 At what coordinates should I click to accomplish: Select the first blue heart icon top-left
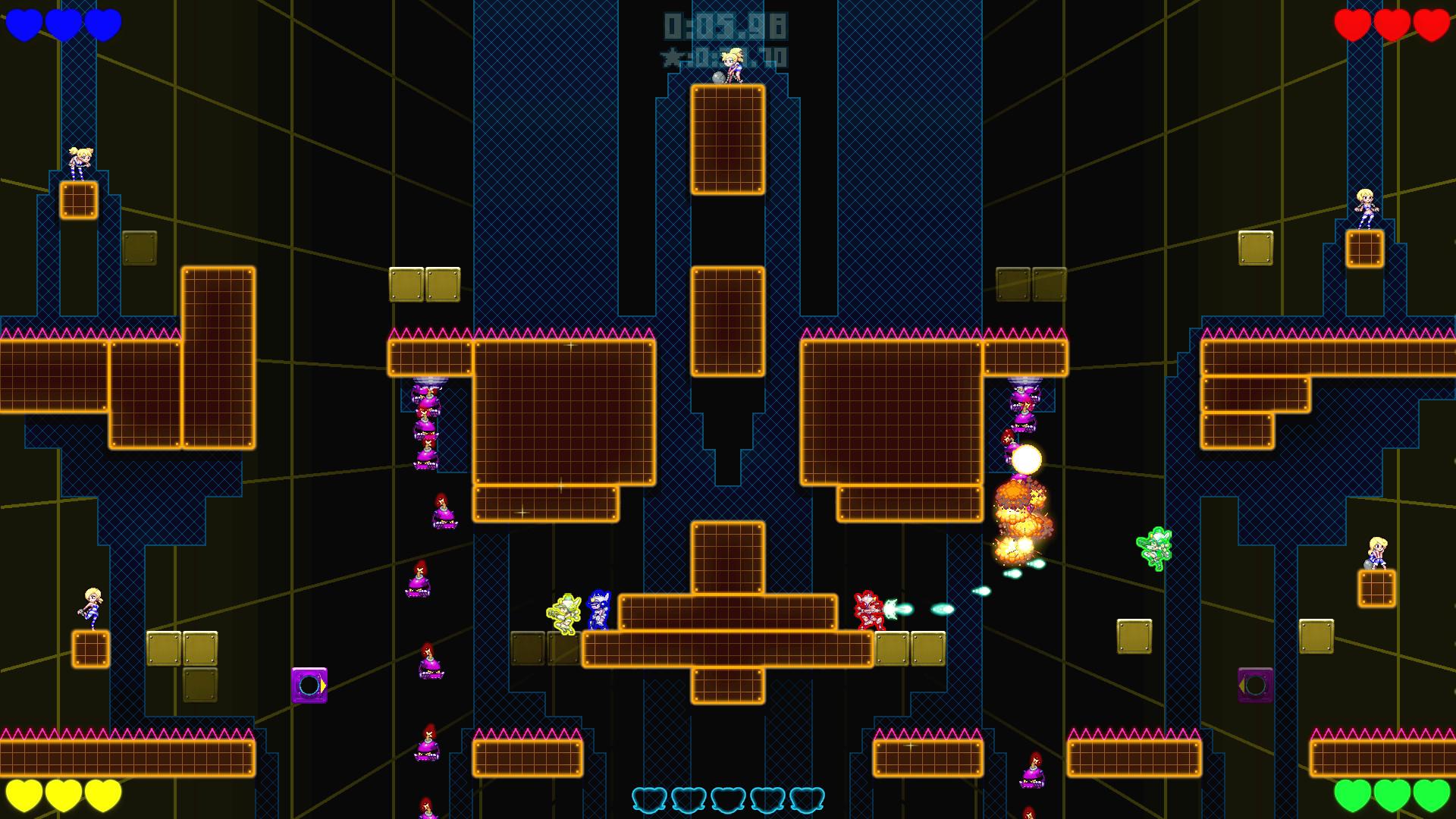[23, 23]
